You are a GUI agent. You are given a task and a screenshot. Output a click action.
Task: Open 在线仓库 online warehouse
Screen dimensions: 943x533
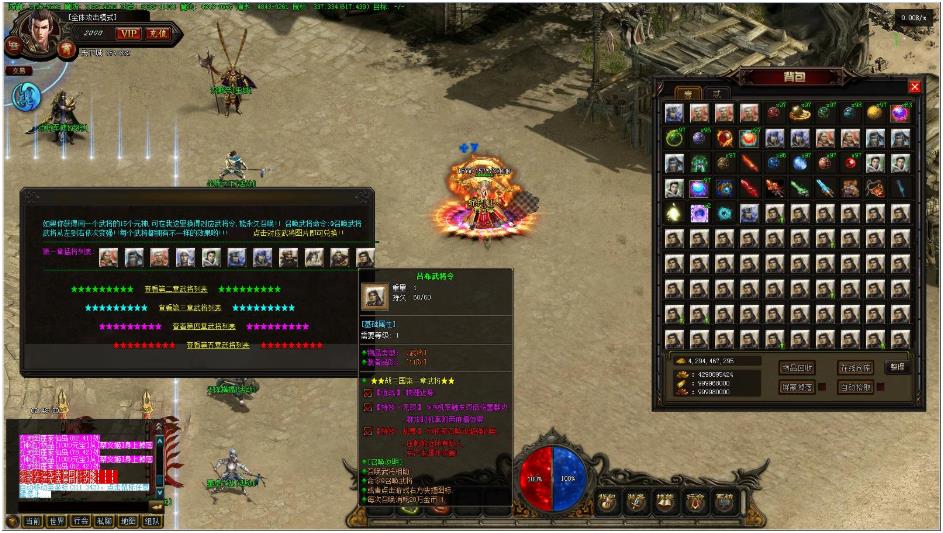point(855,367)
